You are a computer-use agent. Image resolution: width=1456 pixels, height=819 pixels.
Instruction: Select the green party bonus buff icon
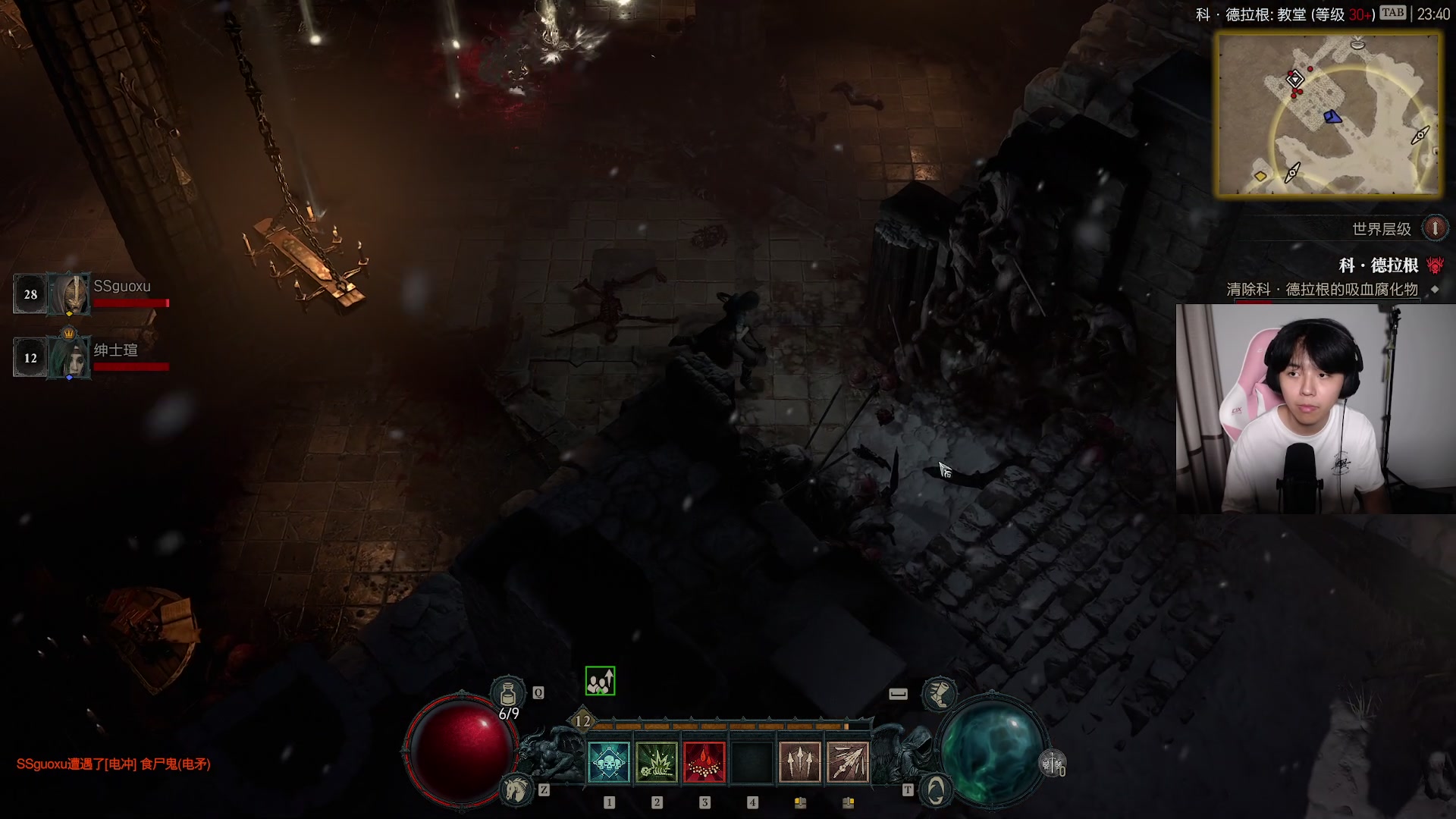(600, 681)
